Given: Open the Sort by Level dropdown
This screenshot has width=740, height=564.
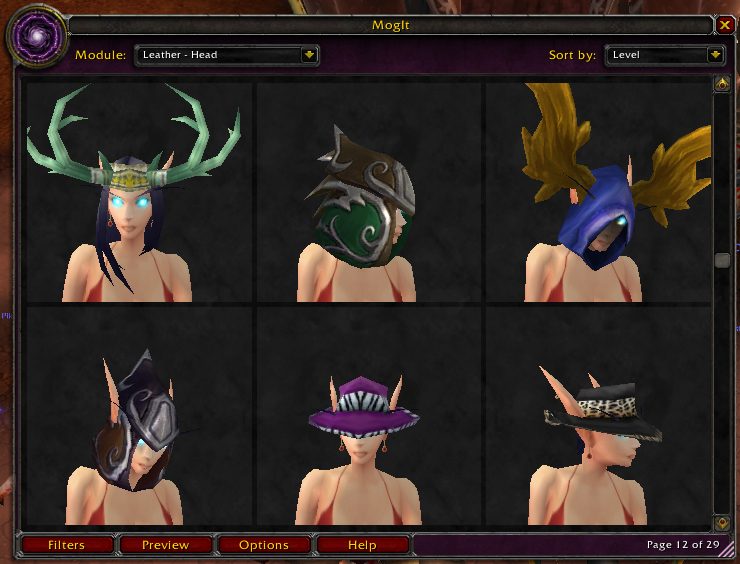Looking at the screenshot, I should tap(715, 55).
